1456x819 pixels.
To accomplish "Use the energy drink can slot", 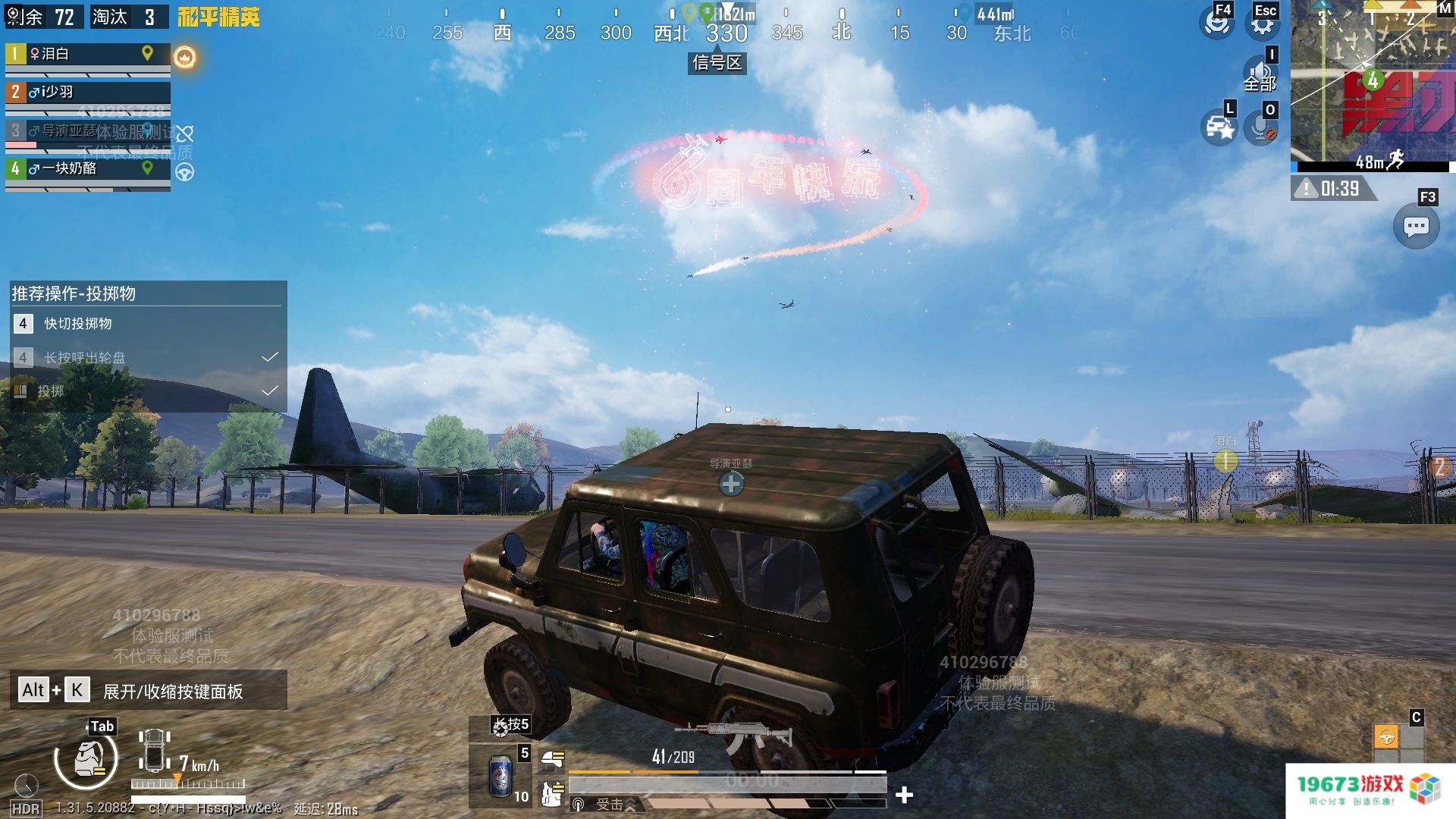I will 500,775.
